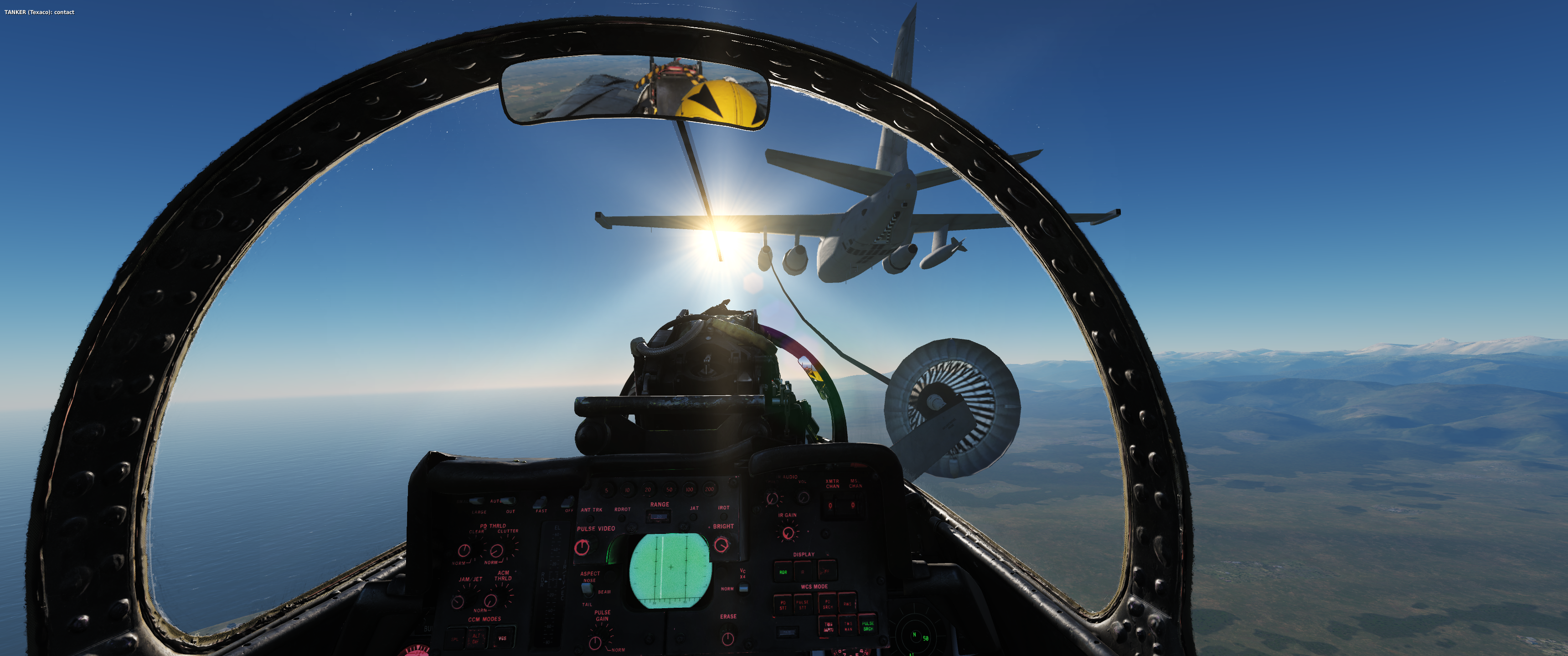1568x656 pixels.
Task: Activate the PULSE SRCH mode button
Action: click(x=868, y=625)
